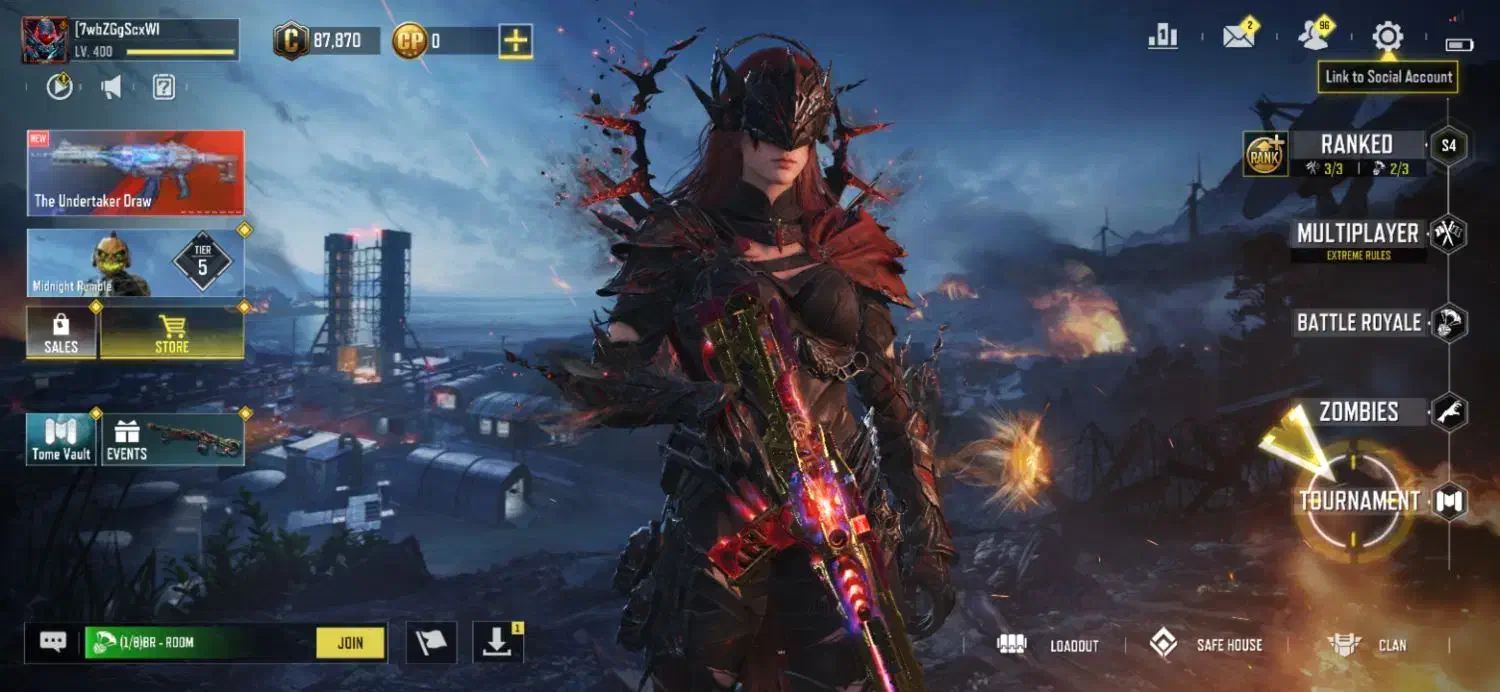This screenshot has width=1500, height=692.
Task: Select Ranked mode
Action: pyautogui.click(x=1356, y=146)
